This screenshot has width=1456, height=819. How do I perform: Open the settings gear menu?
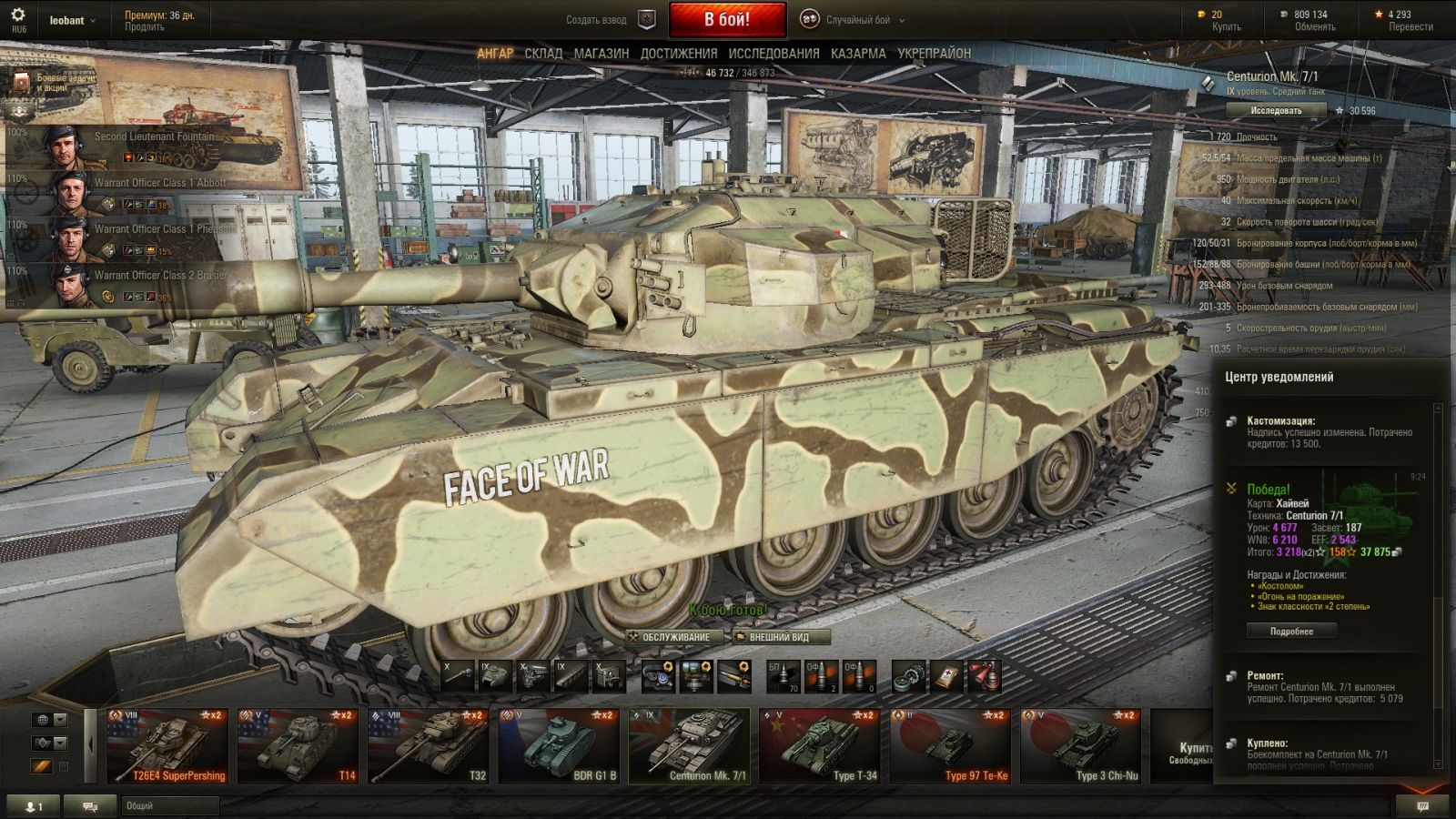coord(17,15)
